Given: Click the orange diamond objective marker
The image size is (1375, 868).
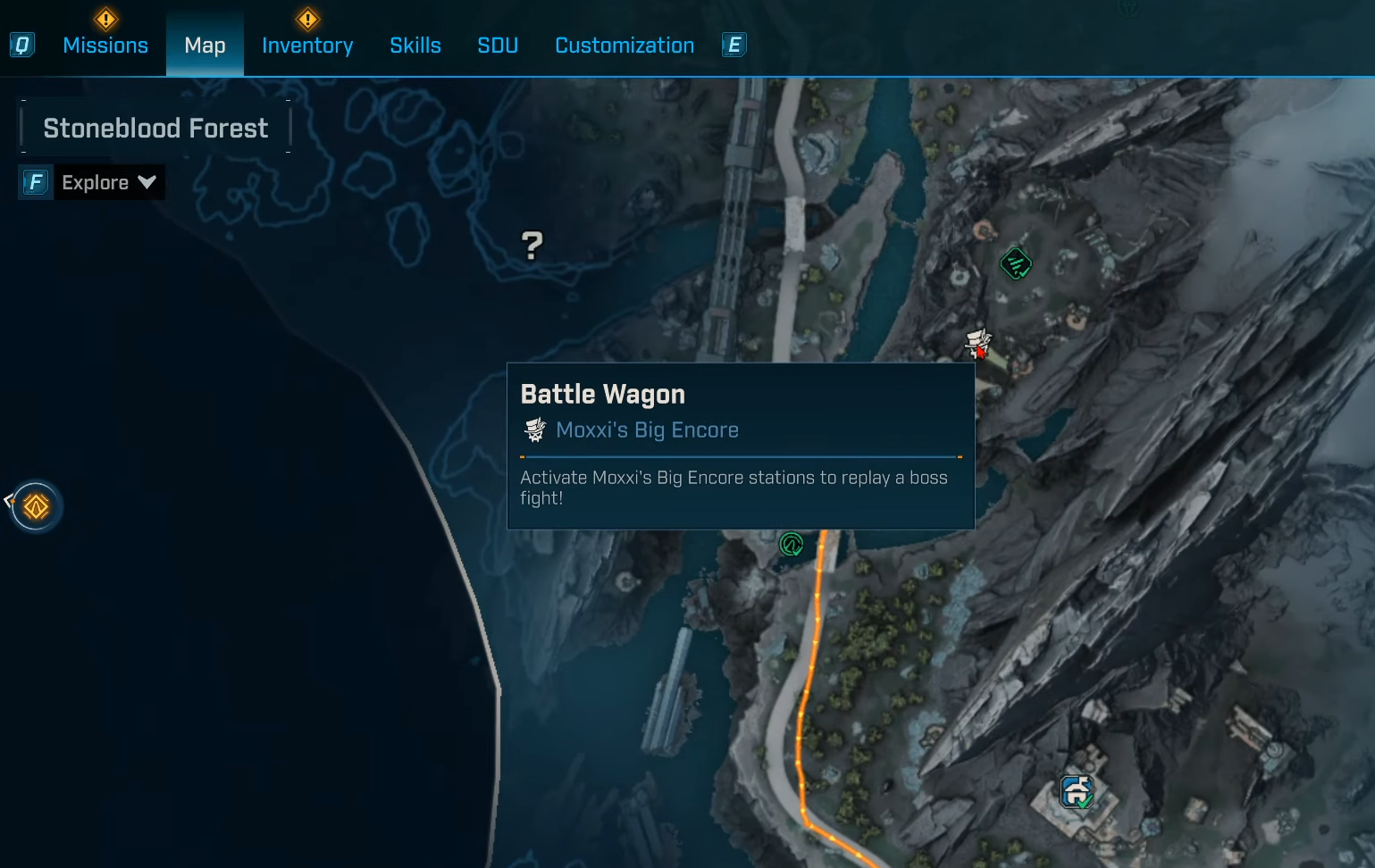Looking at the screenshot, I should click(x=36, y=507).
